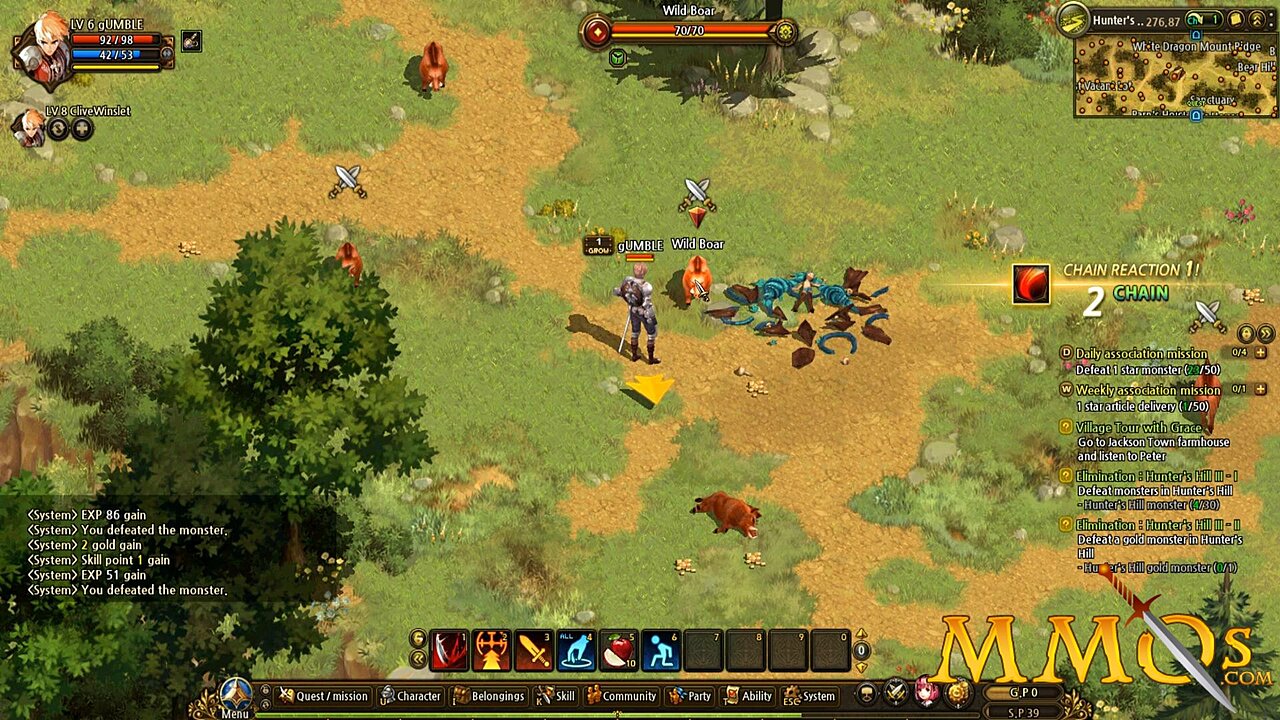Open the Skill window
This screenshot has width=1280, height=720.
pos(556,696)
